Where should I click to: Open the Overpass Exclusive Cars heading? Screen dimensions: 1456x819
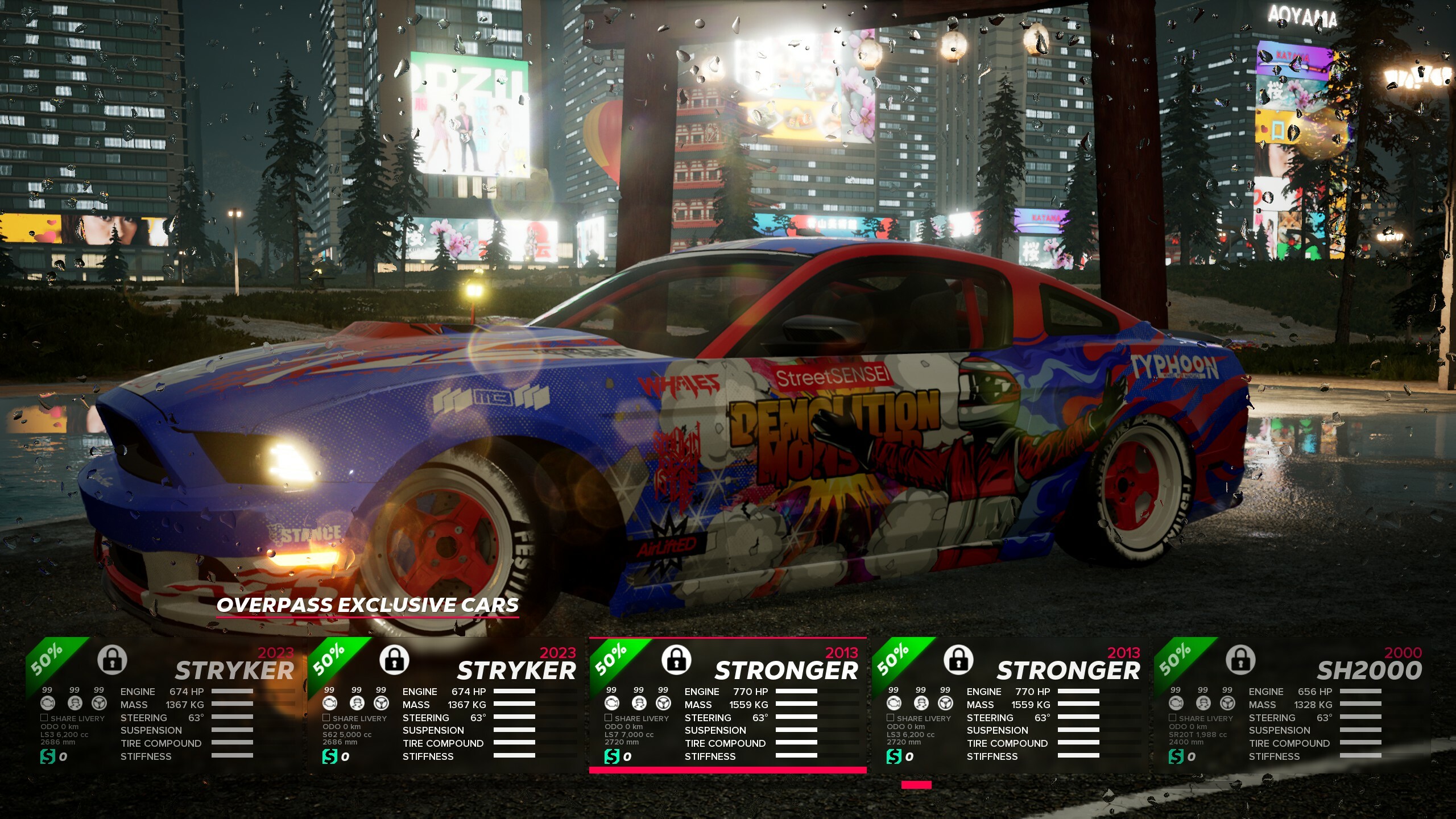click(367, 605)
